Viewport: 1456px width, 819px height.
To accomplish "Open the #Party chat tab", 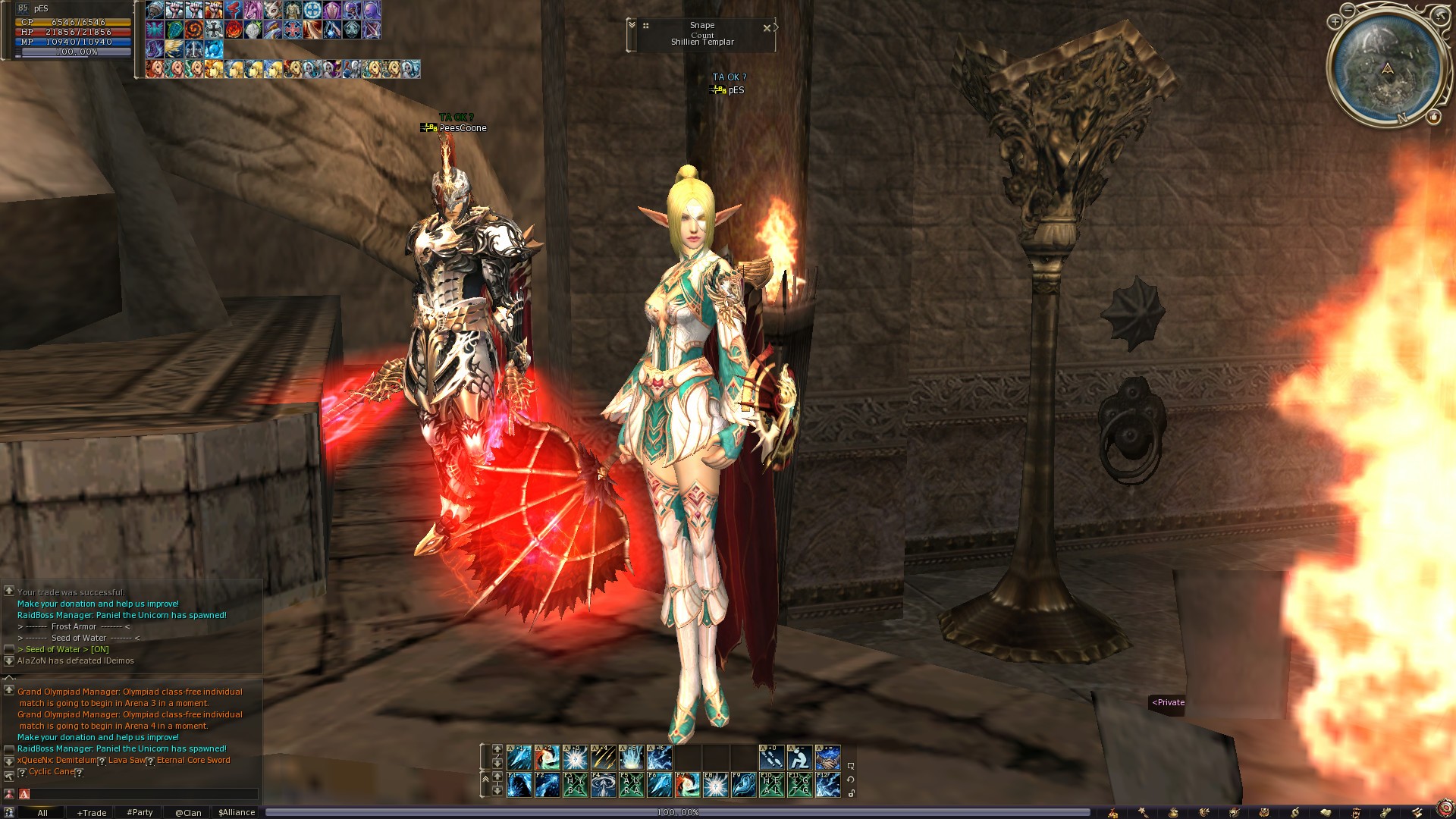I will pos(140,812).
